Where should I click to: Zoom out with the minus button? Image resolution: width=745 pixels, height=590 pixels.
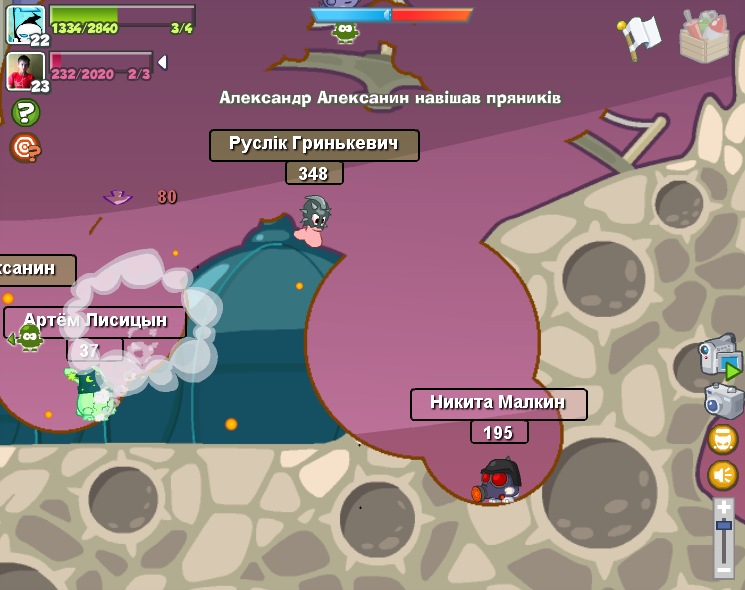point(724,568)
